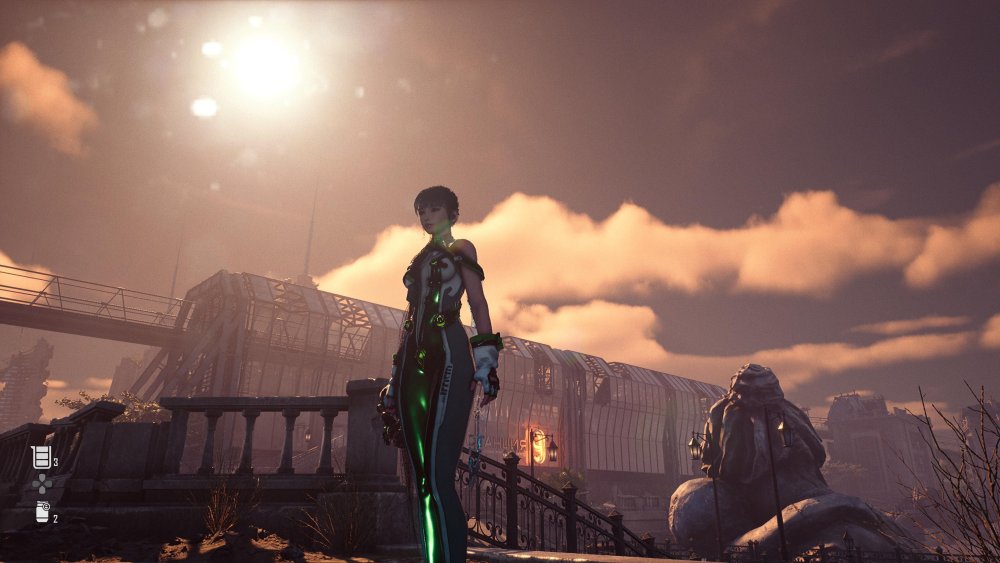The image size is (1000, 563).
Task: Select the potion bottle consumable icon
Action: pyautogui.click(x=42, y=512)
